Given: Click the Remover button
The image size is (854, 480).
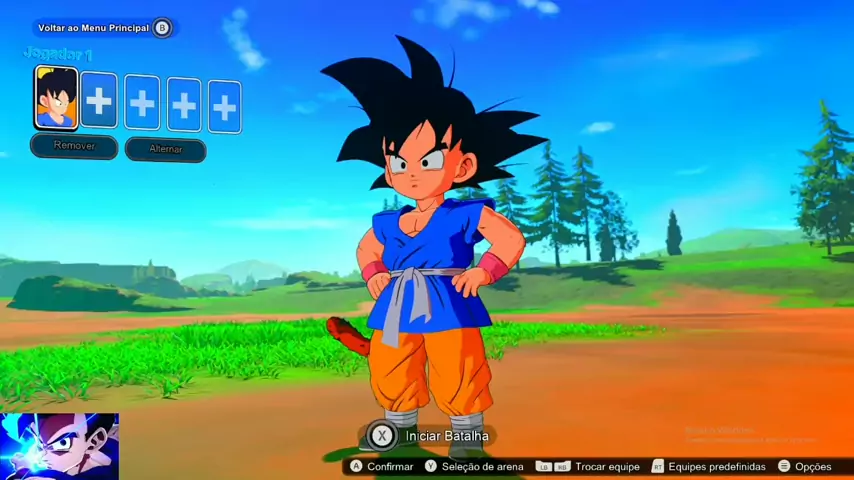Looking at the screenshot, I should (74, 146).
